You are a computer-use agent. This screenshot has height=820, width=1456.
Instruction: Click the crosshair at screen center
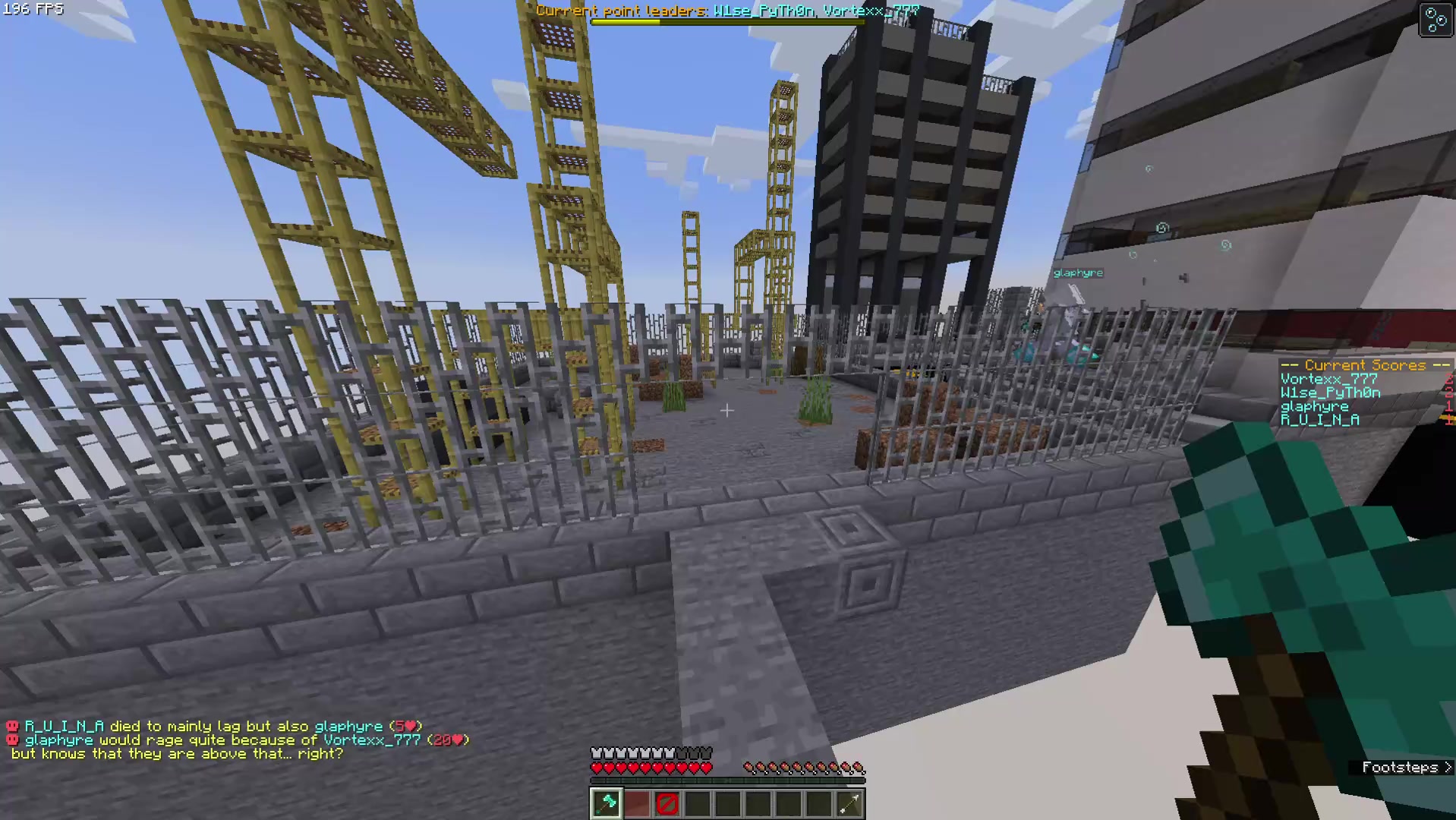727,410
